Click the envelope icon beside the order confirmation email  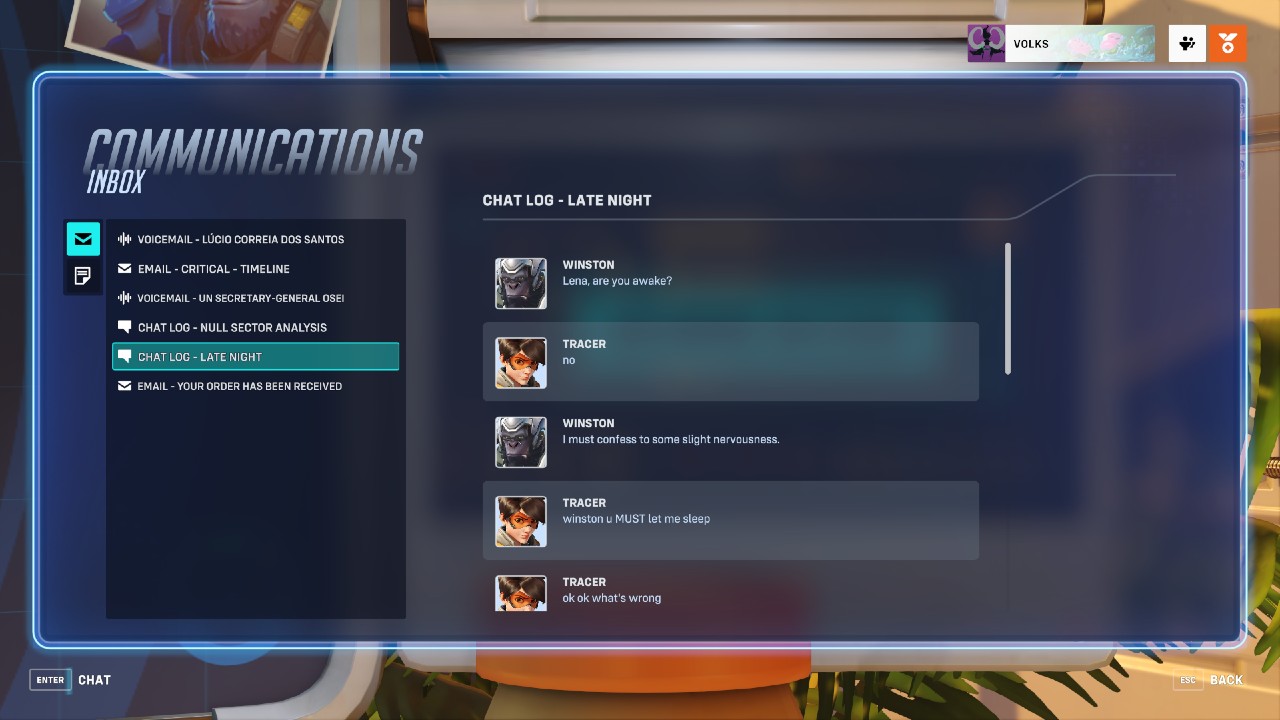point(124,386)
